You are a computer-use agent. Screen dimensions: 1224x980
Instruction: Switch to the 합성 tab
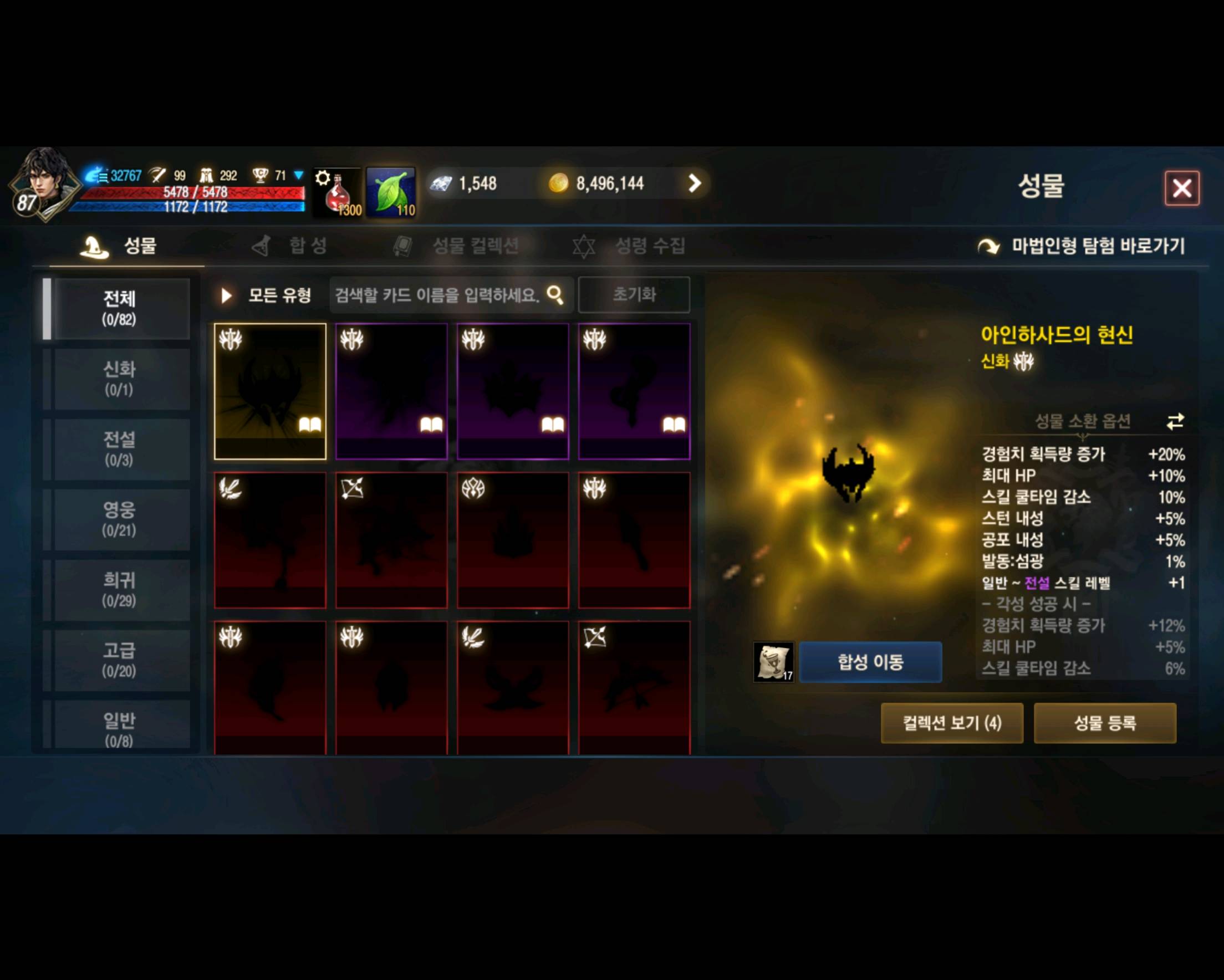(x=290, y=246)
